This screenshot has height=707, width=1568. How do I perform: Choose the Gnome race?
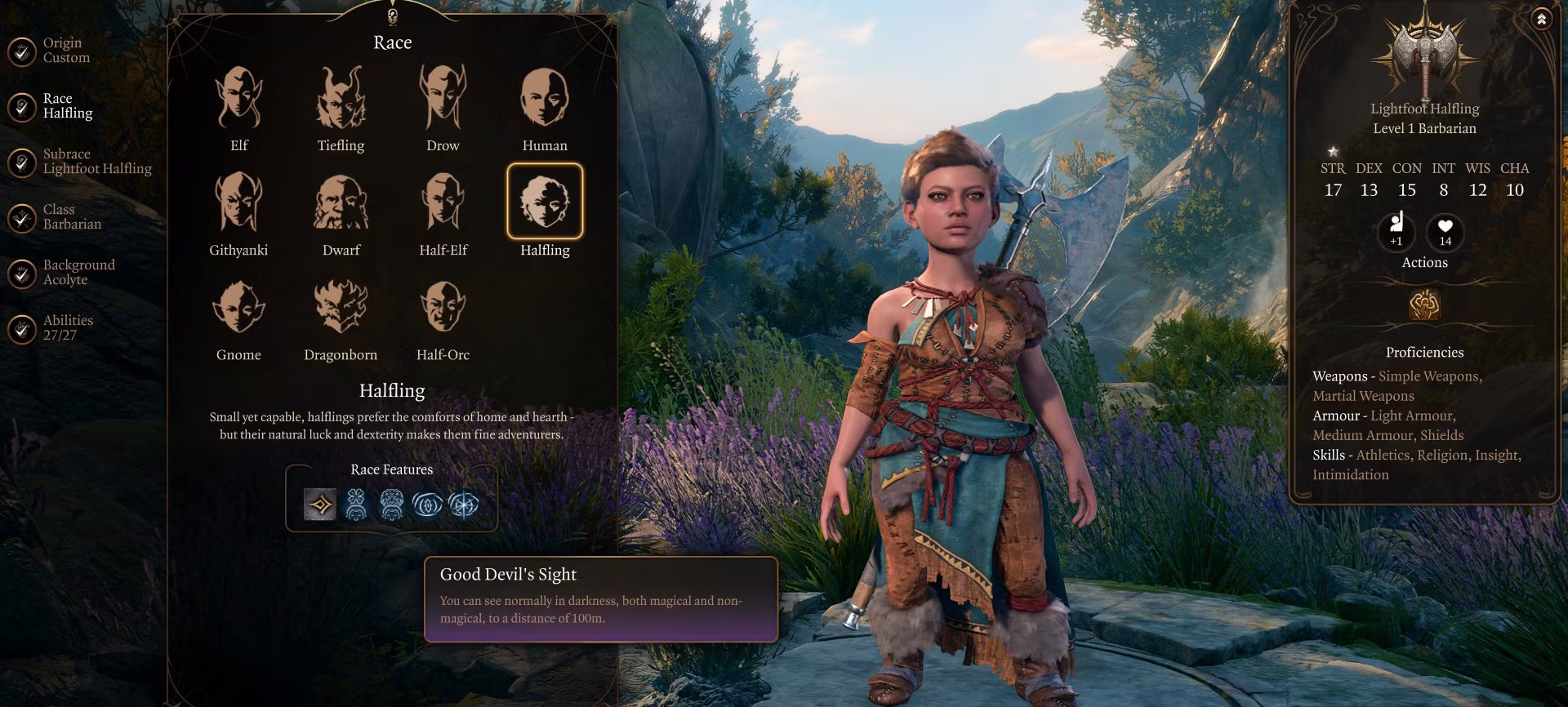click(x=238, y=307)
